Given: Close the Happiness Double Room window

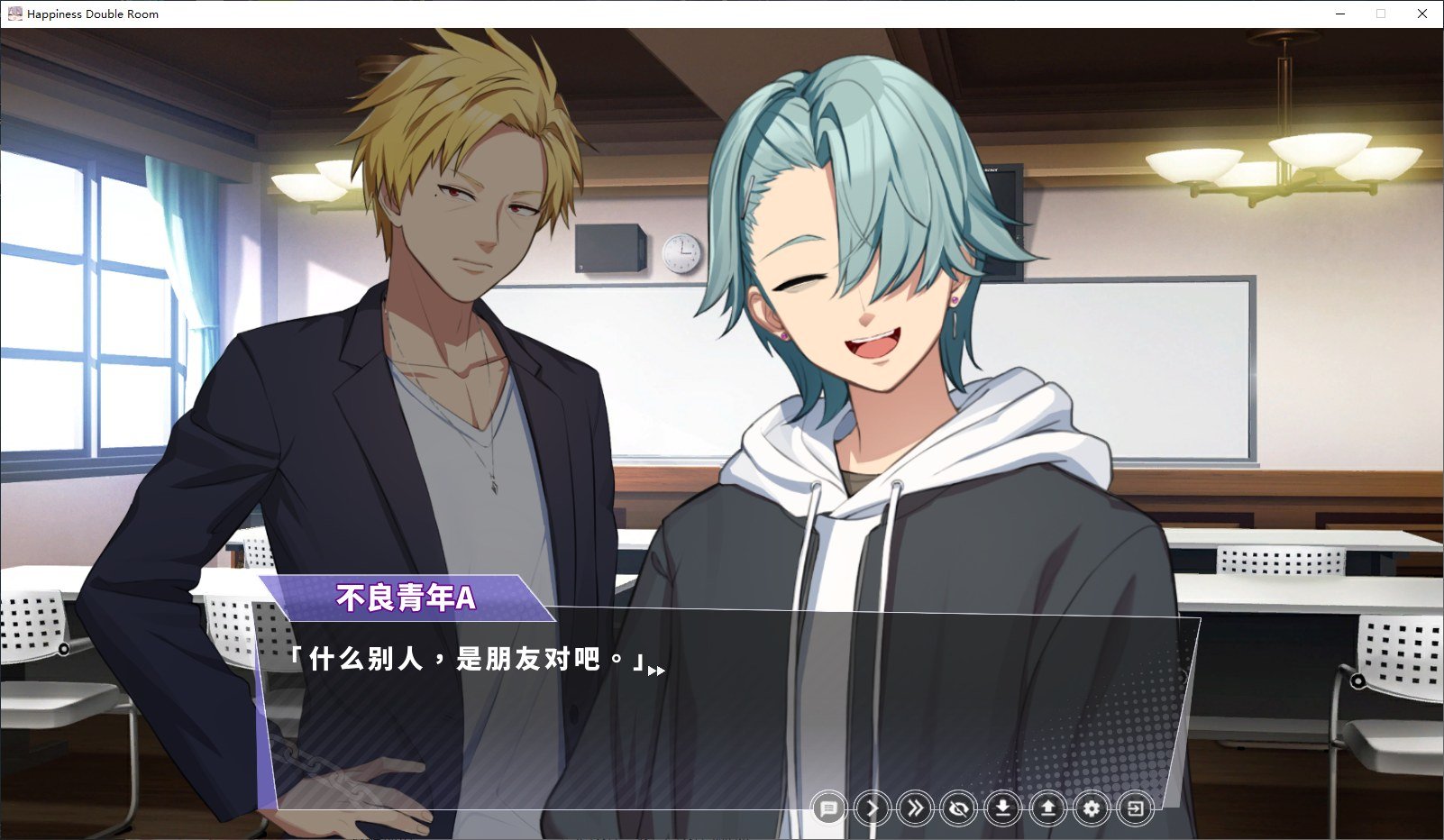Looking at the screenshot, I should pyautogui.click(x=1422, y=14).
